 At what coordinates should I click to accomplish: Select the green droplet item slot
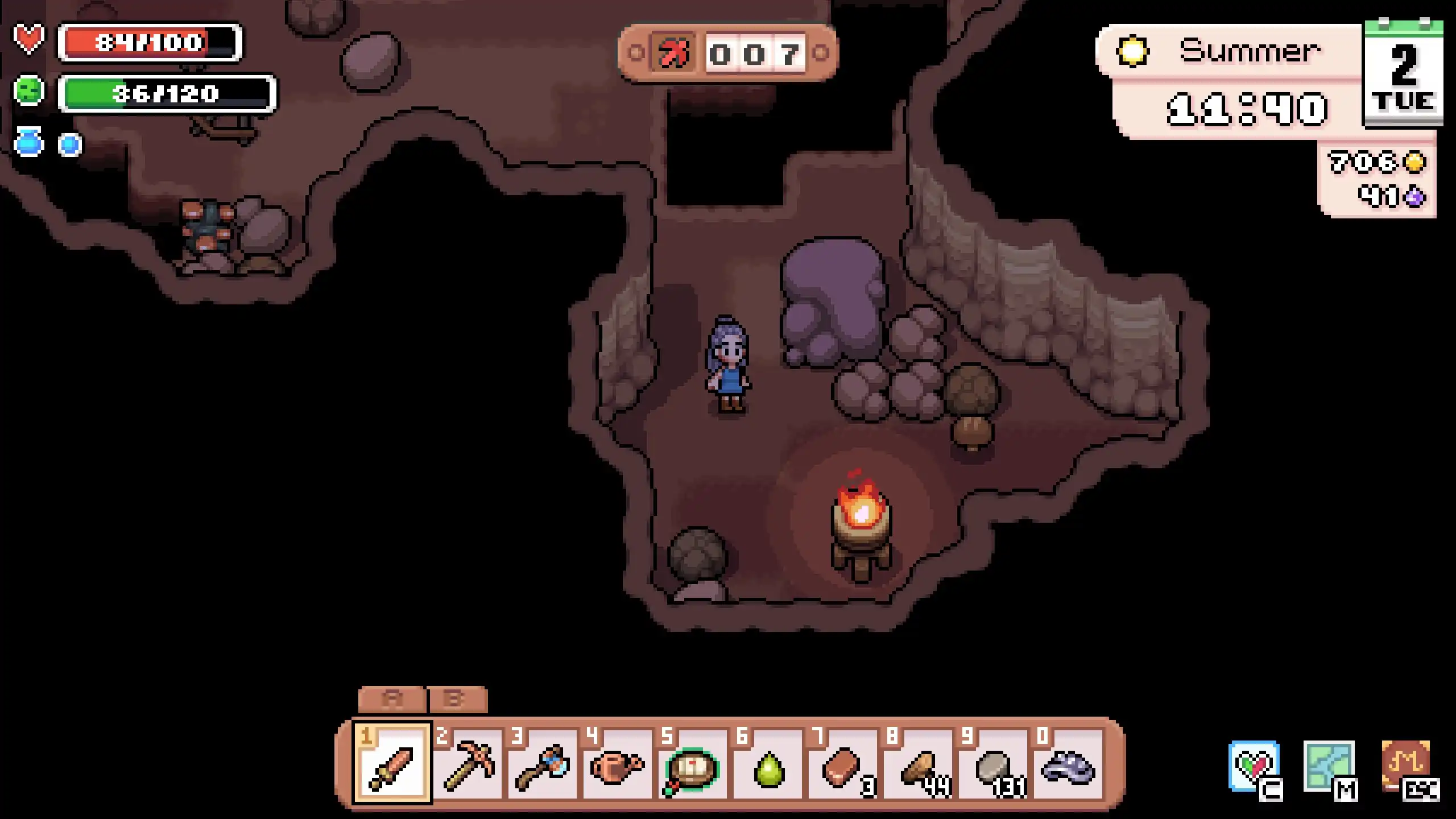[768, 763]
